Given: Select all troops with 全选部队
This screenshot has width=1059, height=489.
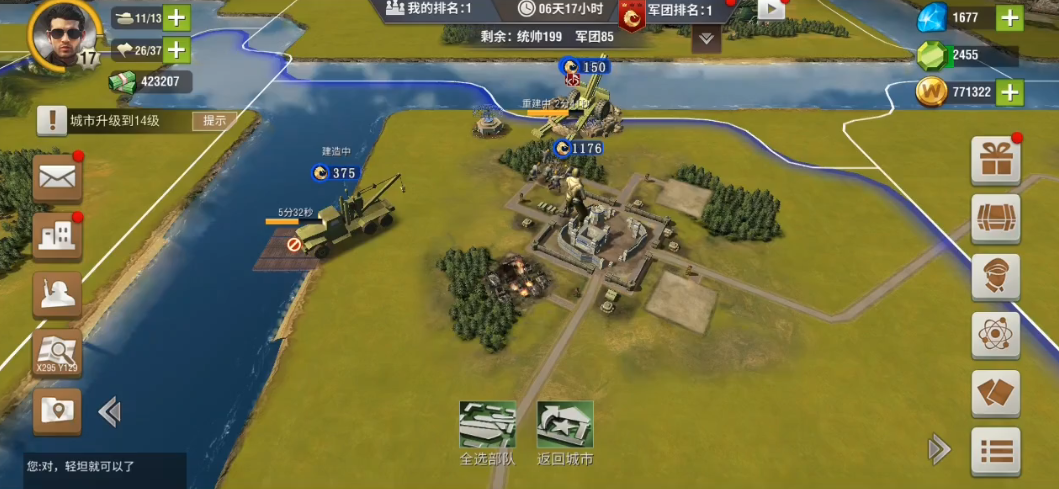Looking at the screenshot, I should coord(487,433).
